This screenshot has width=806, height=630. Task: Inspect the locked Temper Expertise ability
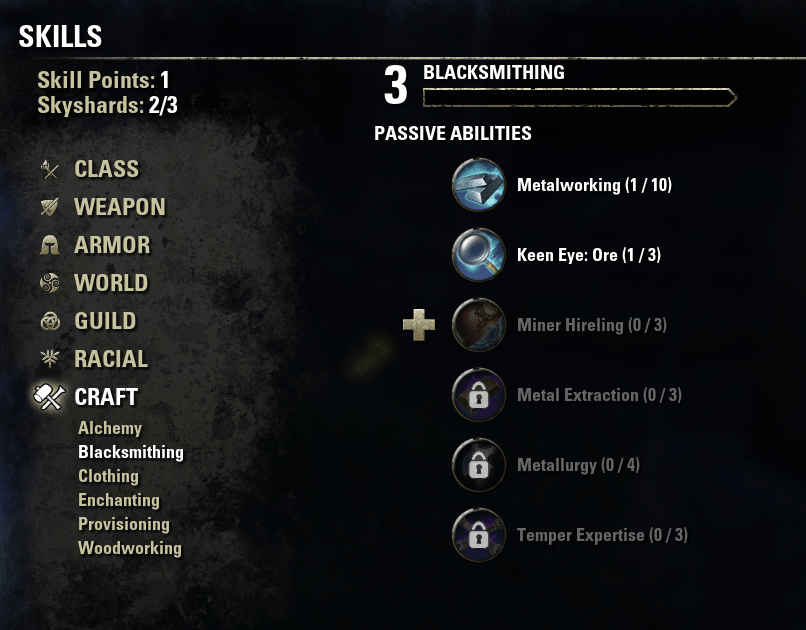click(x=478, y=535)
